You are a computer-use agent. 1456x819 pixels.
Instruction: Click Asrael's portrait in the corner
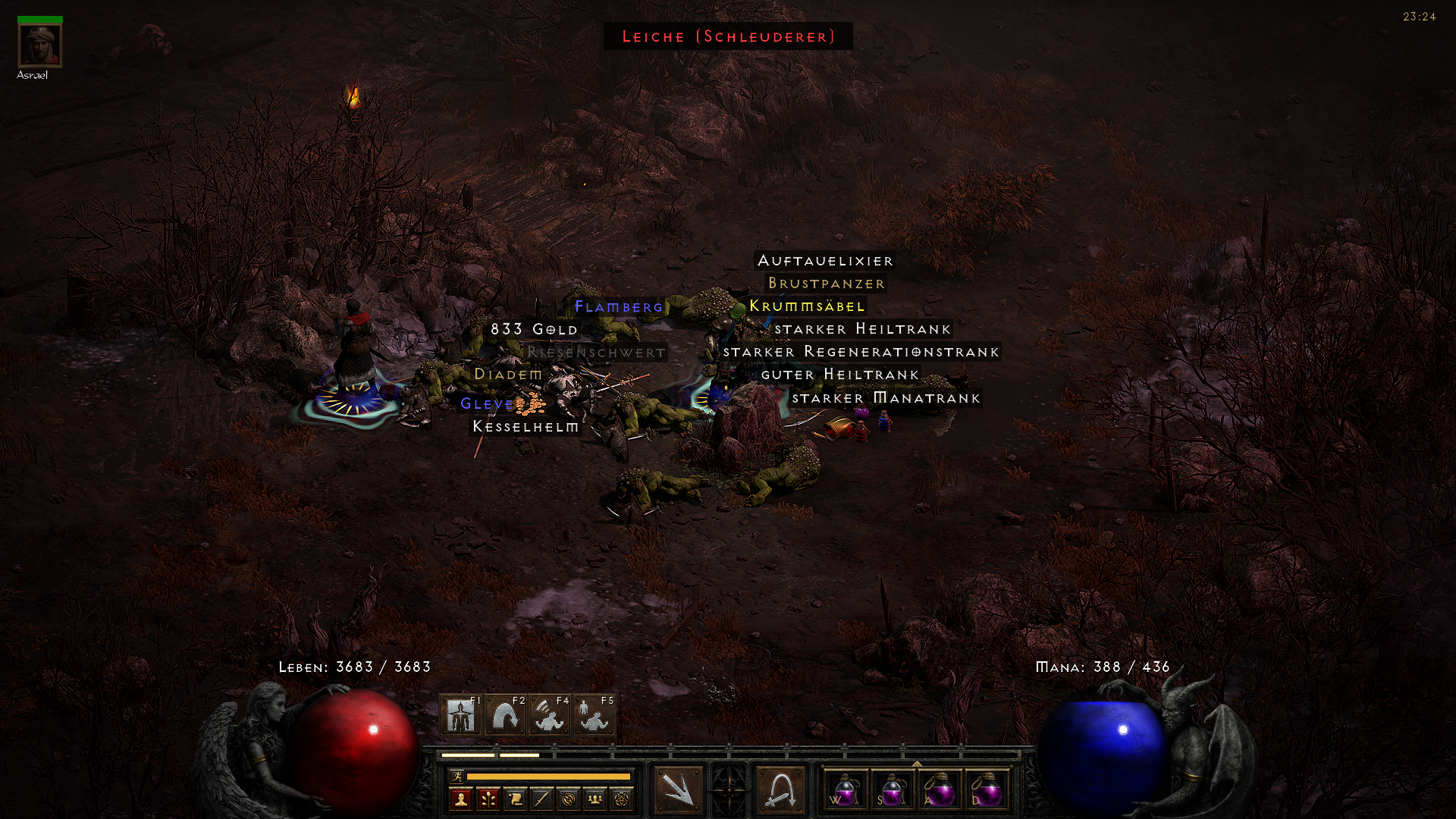(40, 43)
